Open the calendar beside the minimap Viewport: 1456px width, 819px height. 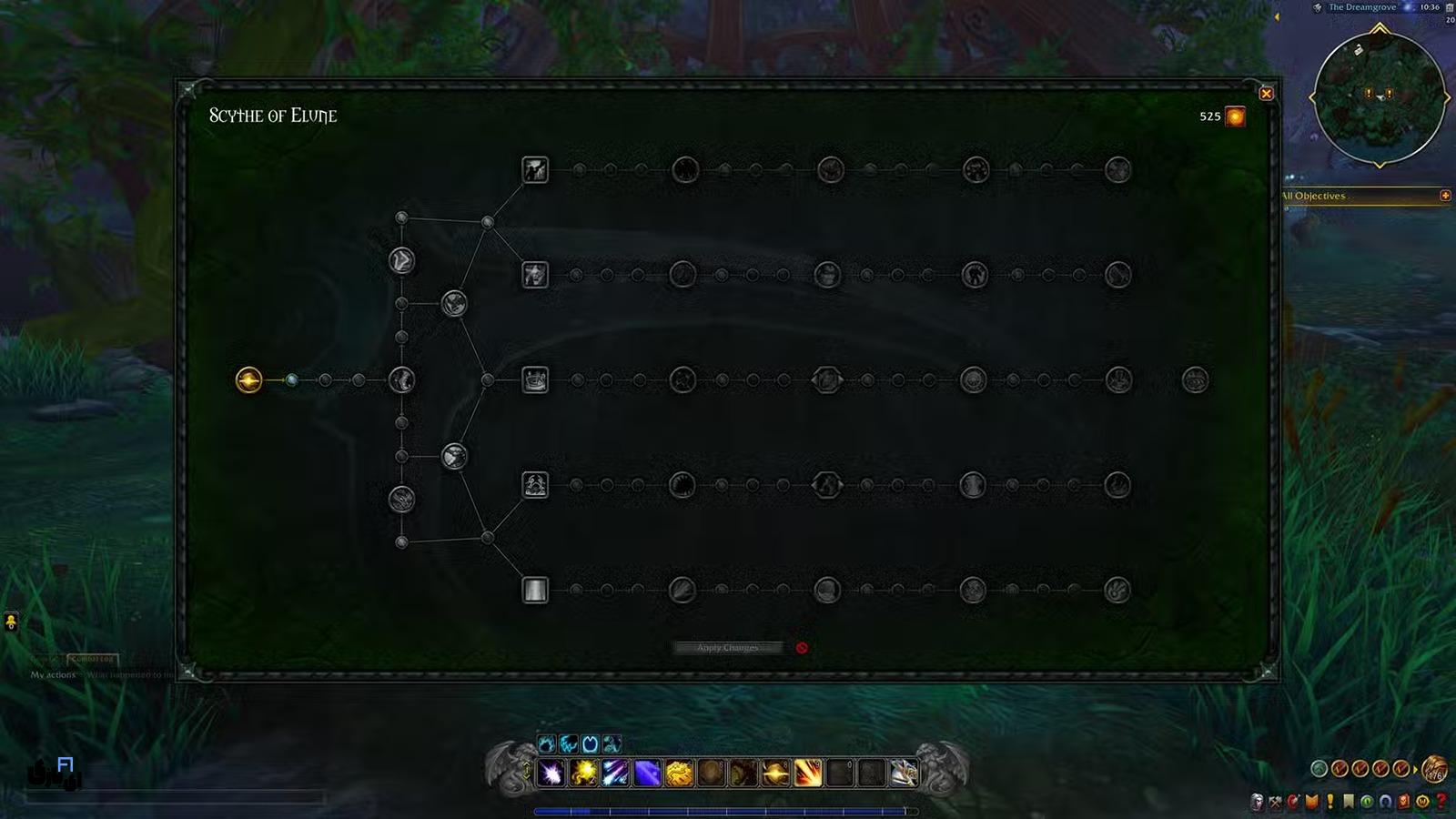pos(1448,8)
